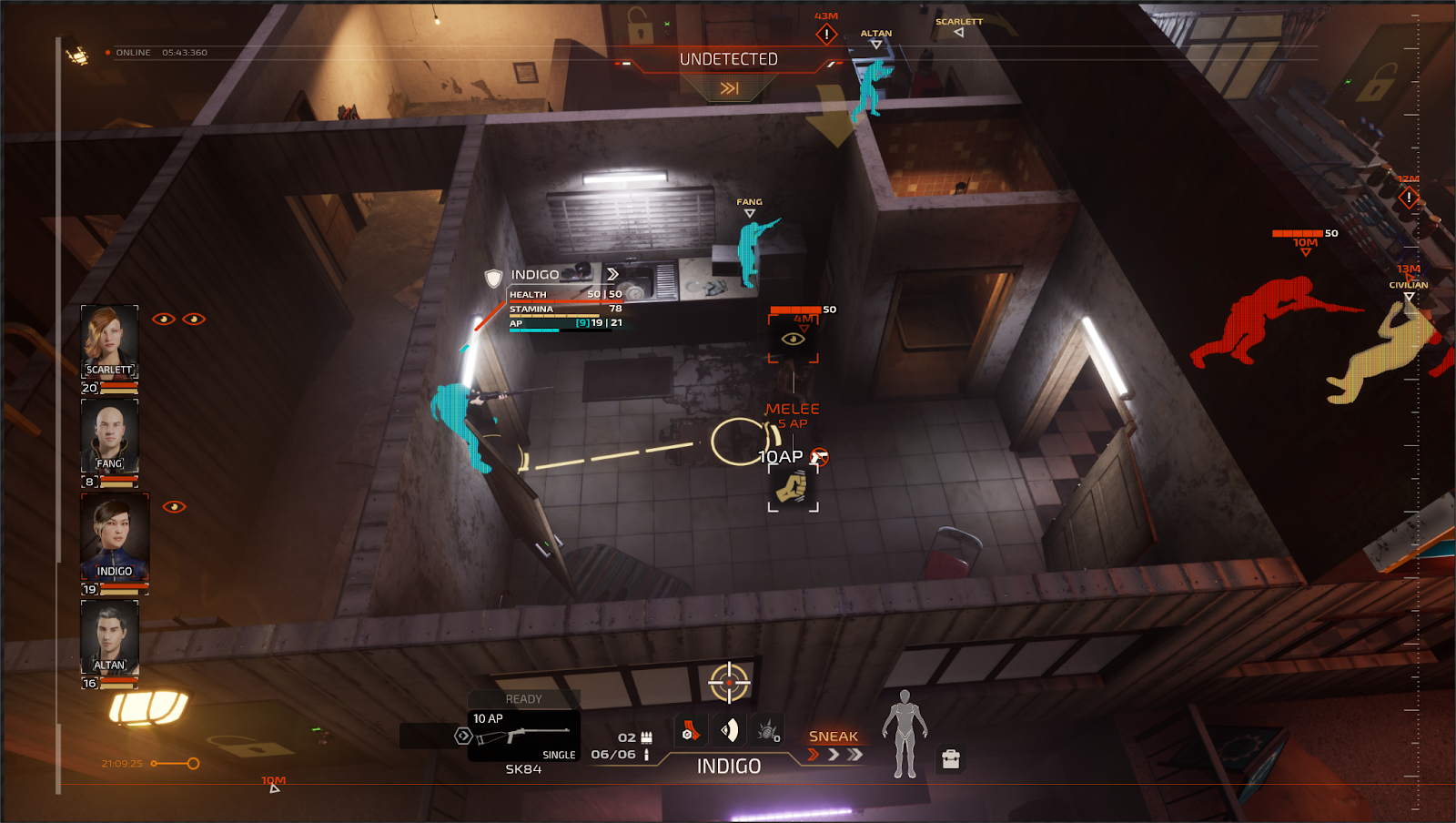This screenshot has height=823, width=1456.
Task: Adjust the 21:09:25 timeline slider
Action: point(192,764)
